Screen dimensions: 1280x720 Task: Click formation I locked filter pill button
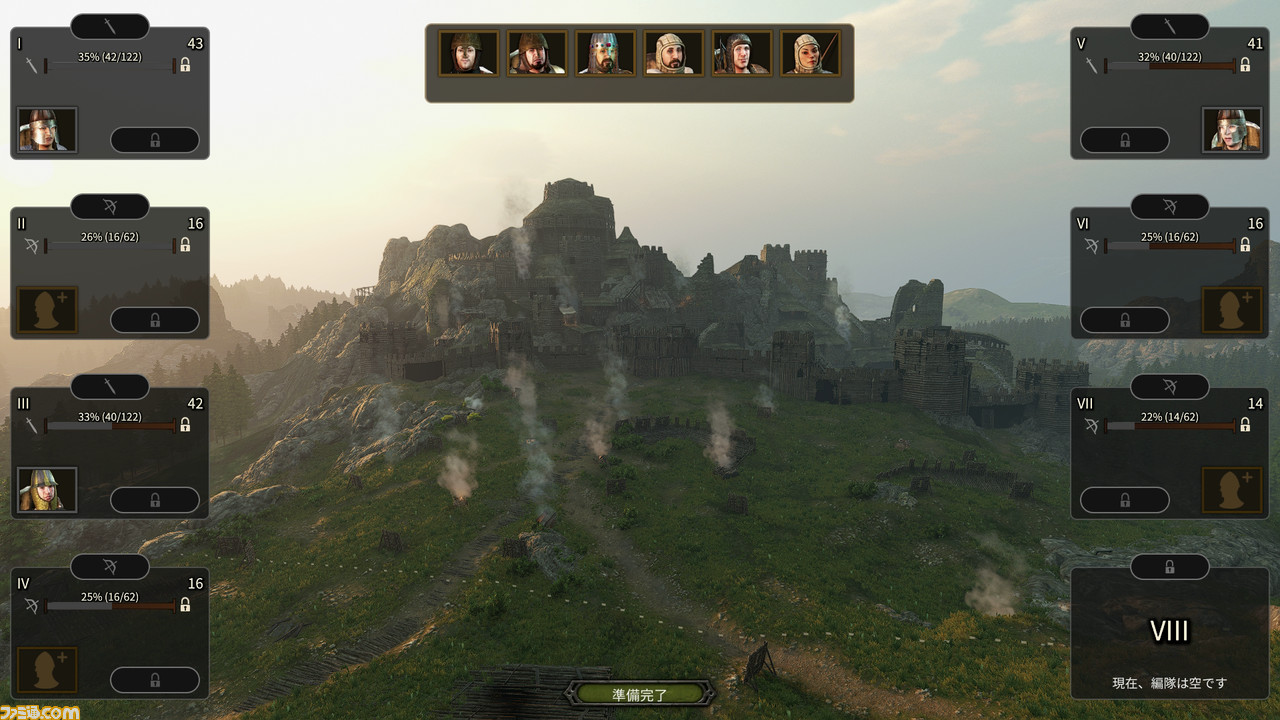154,140
